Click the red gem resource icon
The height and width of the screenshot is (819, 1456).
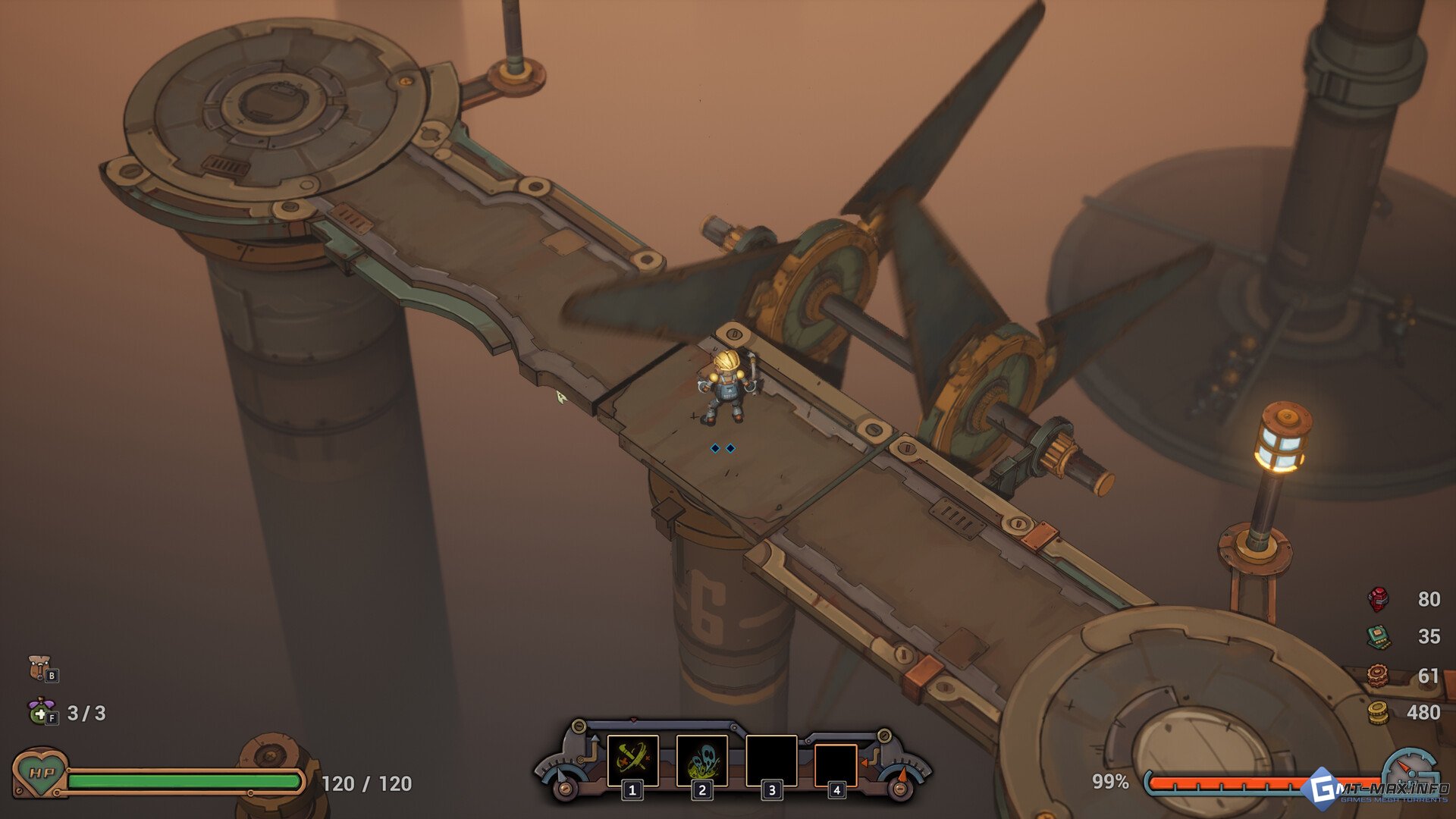point(1378,599)
